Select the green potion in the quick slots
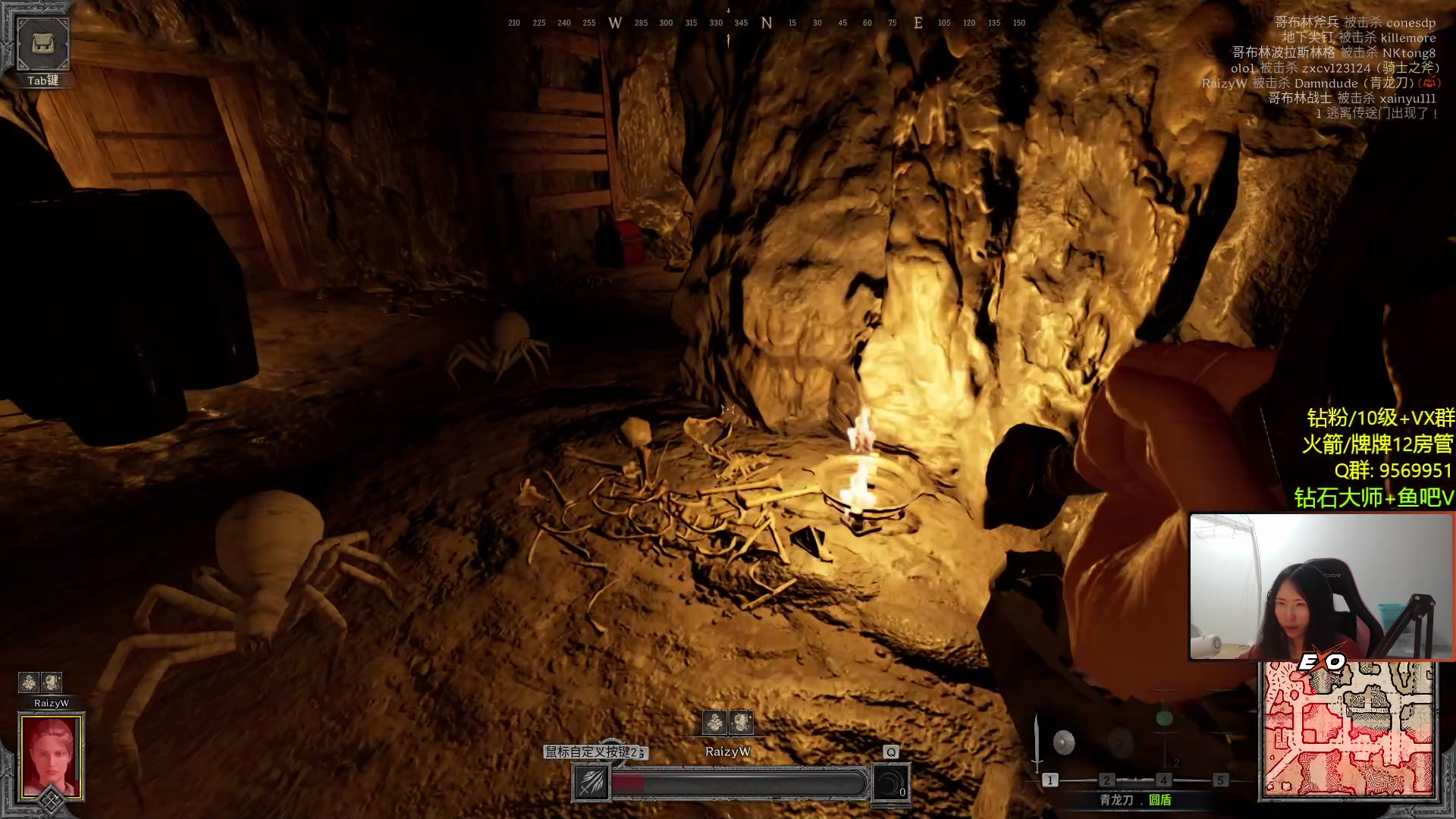This screenshot has width=1456, height=819. pyautogui.click(x=1164, y=717)
